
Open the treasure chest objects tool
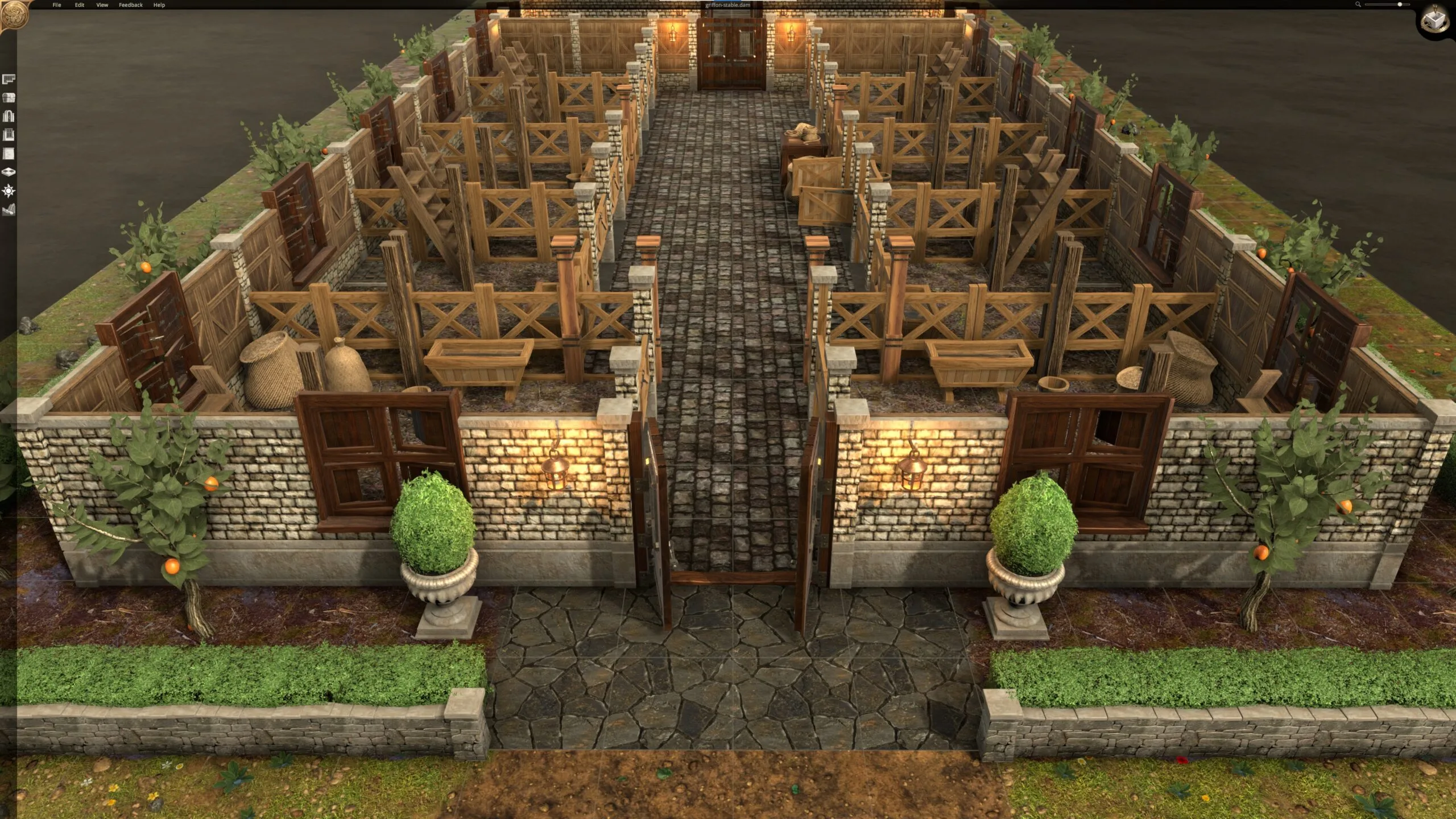click(9, 98)
